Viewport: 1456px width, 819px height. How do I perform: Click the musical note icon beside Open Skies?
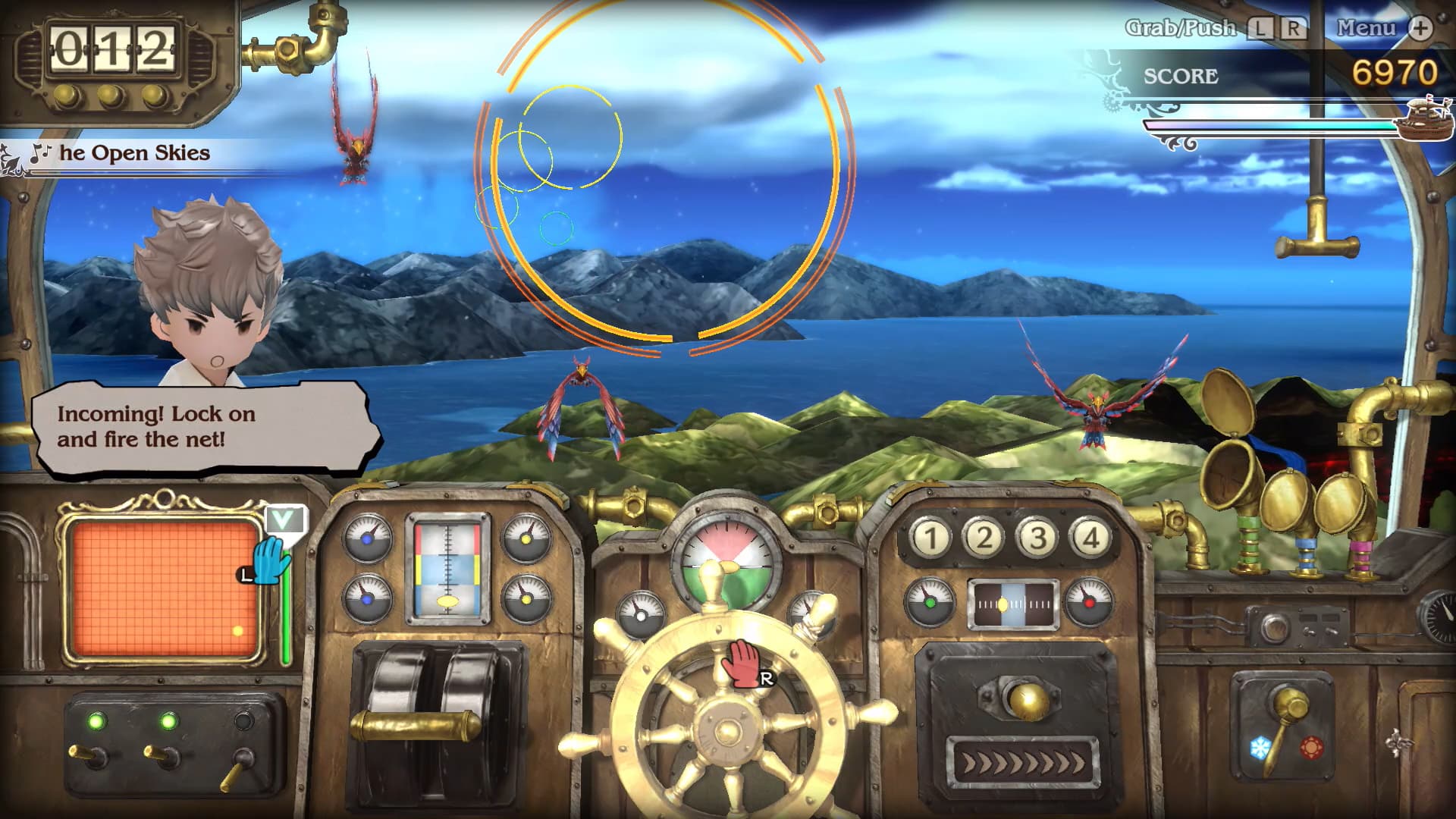pyautogui.click(x=40, y=151)
